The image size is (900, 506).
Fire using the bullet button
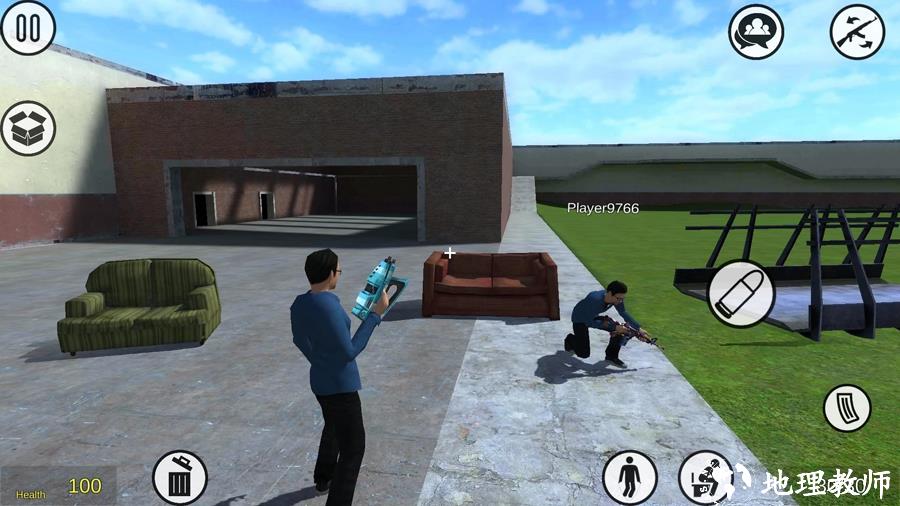tap(741, 293)
